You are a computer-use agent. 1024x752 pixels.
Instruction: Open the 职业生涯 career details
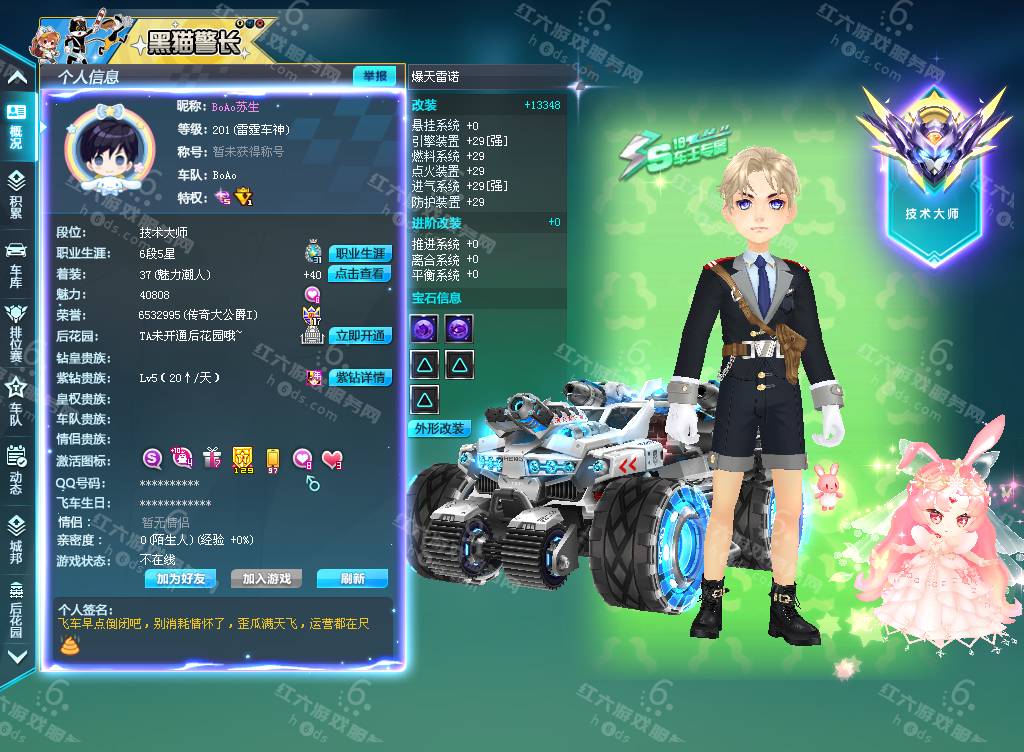click(359, 254)
